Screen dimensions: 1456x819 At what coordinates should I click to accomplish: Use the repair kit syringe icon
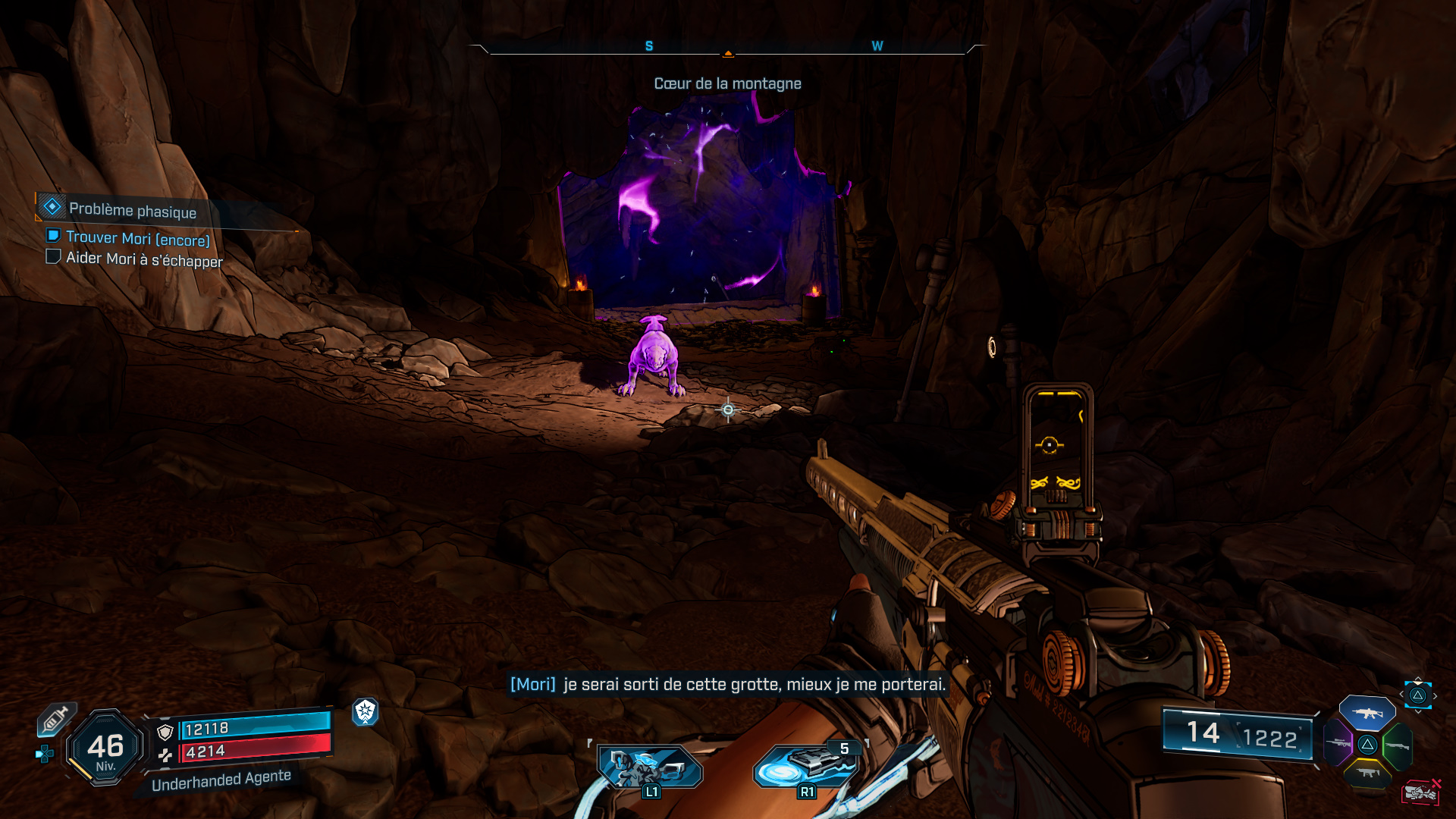pos(55,719)
